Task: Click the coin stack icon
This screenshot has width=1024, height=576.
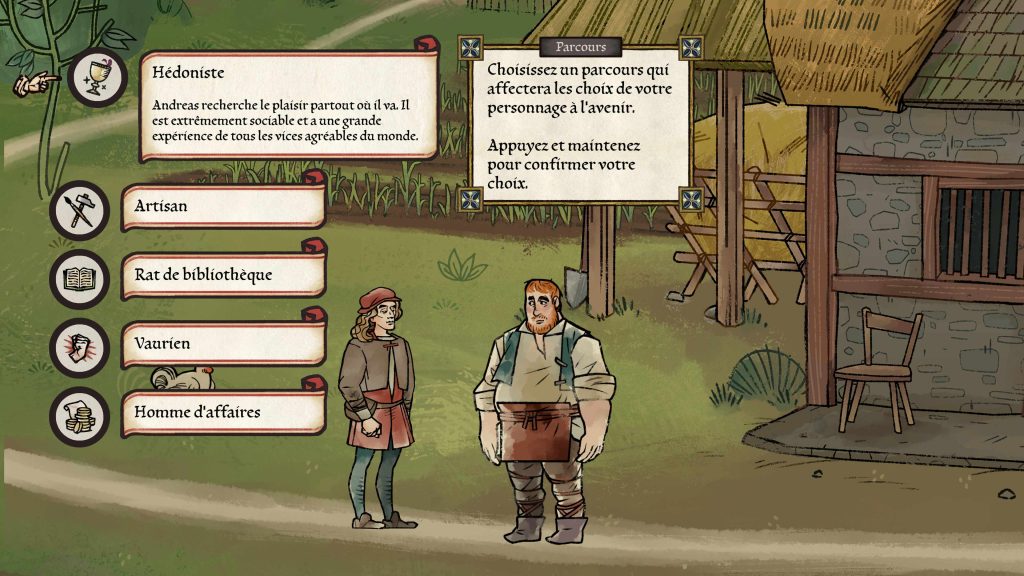Action: coord(79,415)
